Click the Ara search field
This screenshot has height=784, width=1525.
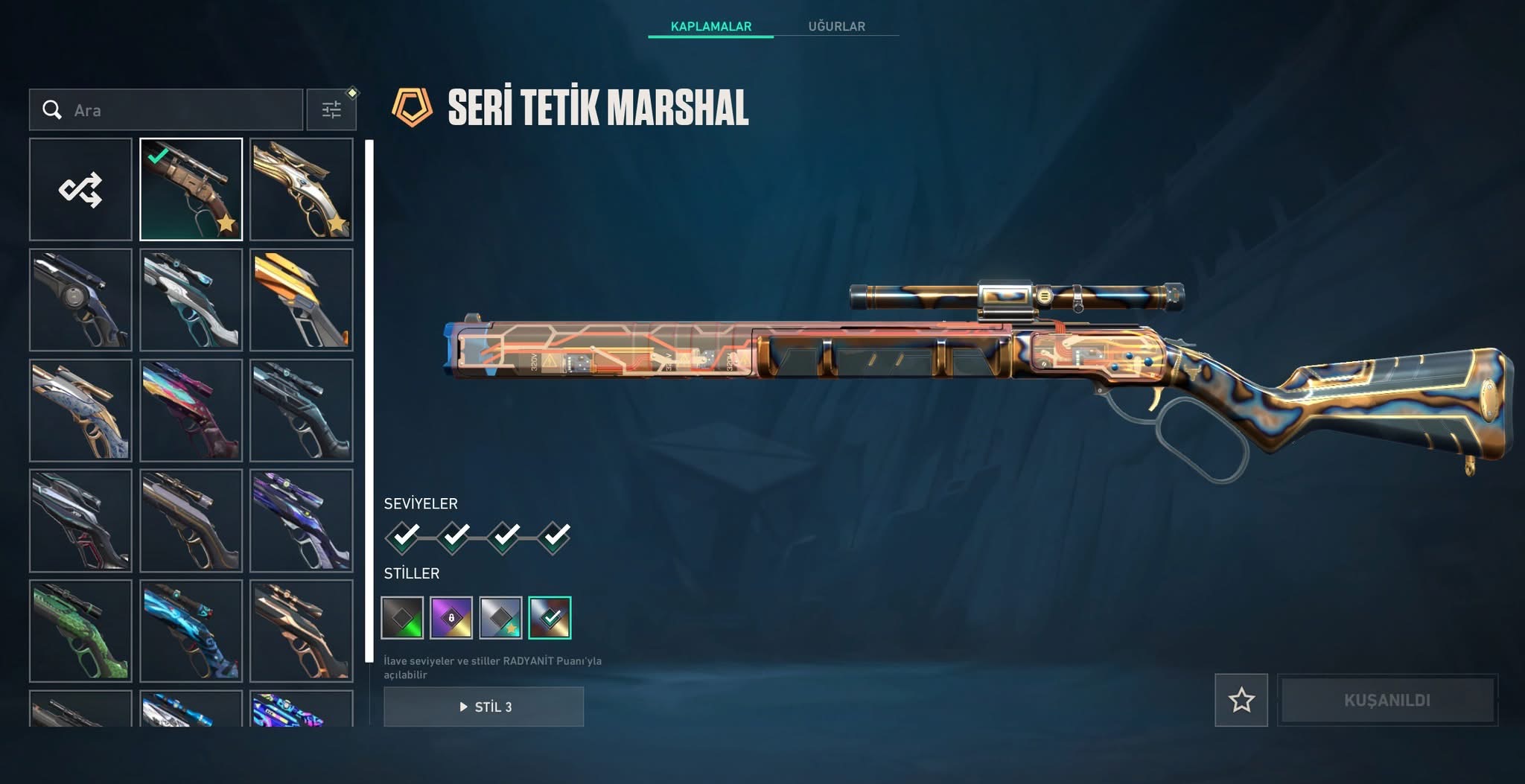pyautogui.click(x=179, y=110)
